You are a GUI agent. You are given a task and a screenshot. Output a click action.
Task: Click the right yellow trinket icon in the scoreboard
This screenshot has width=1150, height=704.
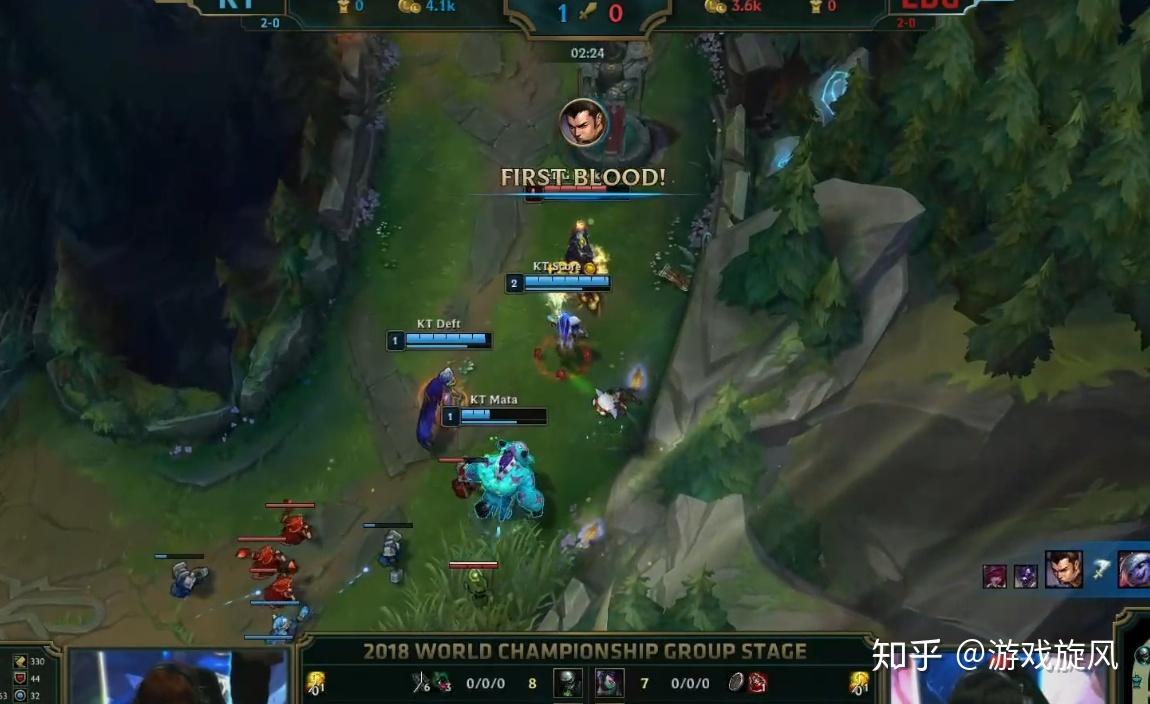[x=859, y=684]
